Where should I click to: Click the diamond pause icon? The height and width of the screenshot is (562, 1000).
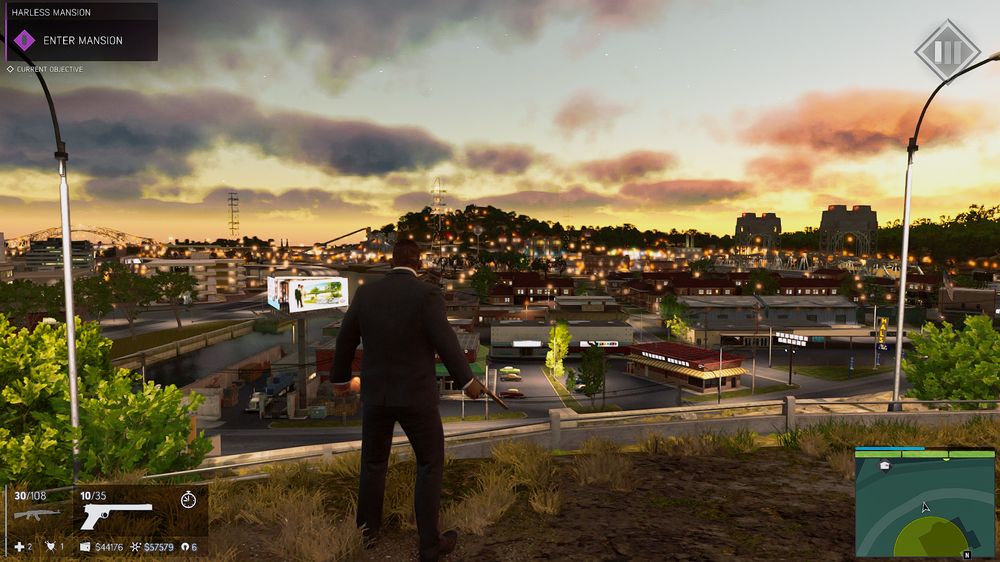tap(947, 51)
